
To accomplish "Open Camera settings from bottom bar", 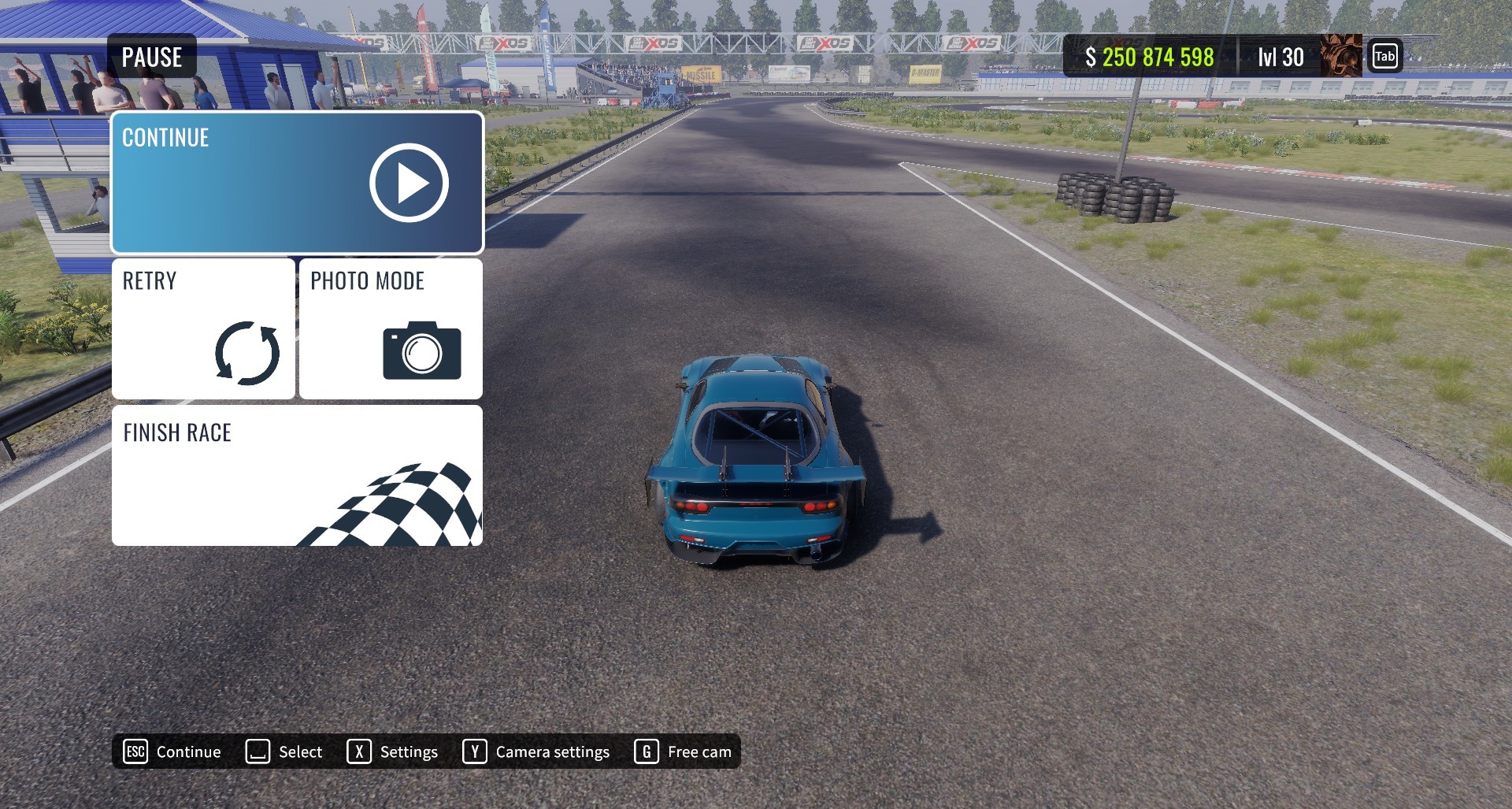I will (536, 751).
